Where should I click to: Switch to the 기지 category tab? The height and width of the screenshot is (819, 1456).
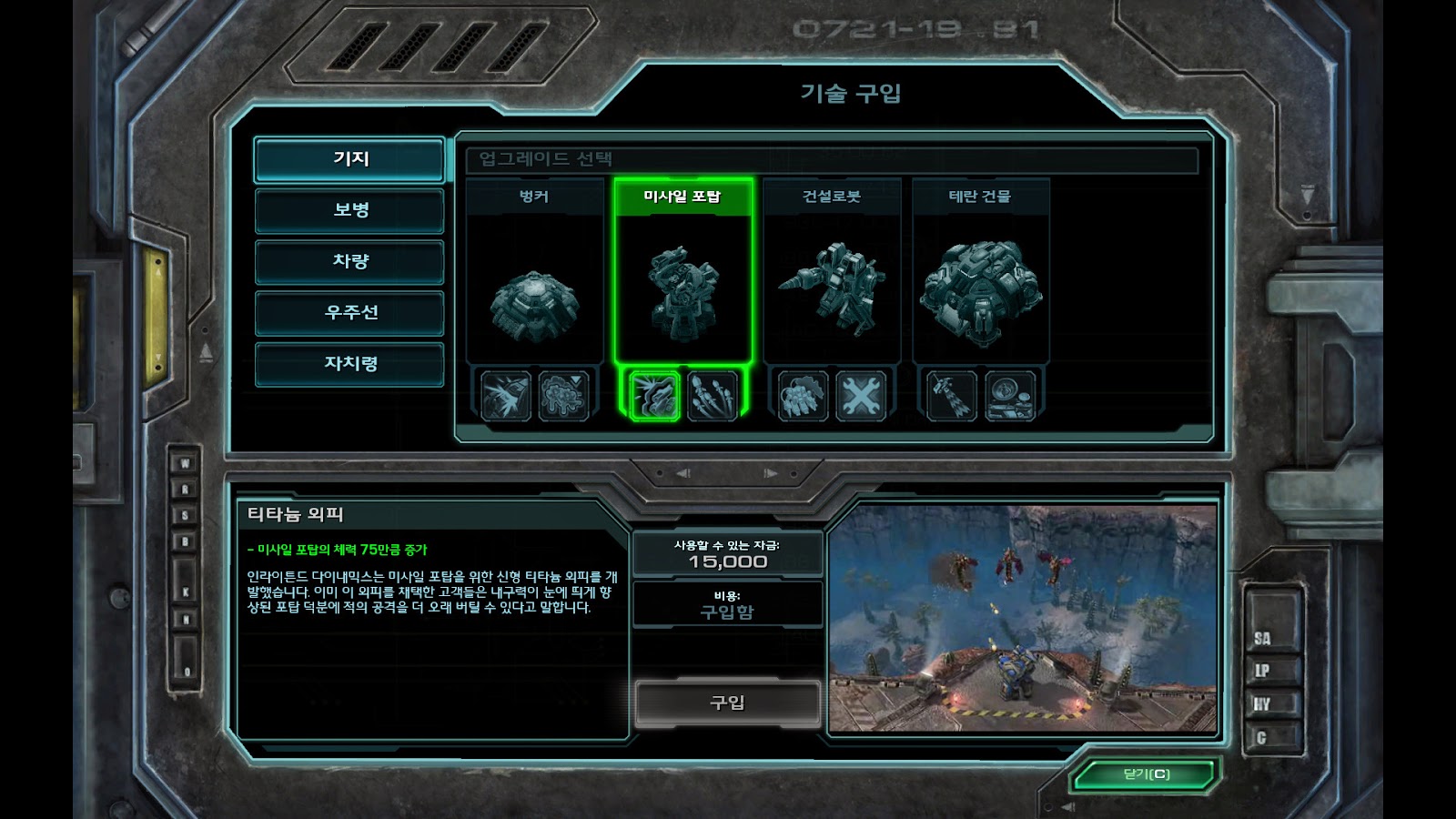[350, 159]
